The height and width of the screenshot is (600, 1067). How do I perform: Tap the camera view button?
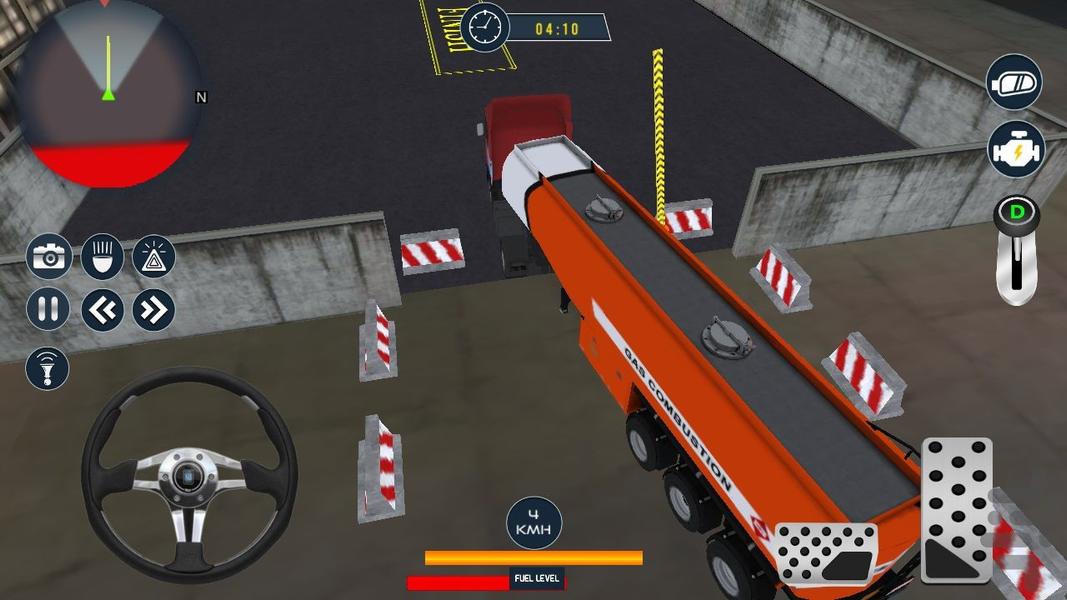pos(48,257)
